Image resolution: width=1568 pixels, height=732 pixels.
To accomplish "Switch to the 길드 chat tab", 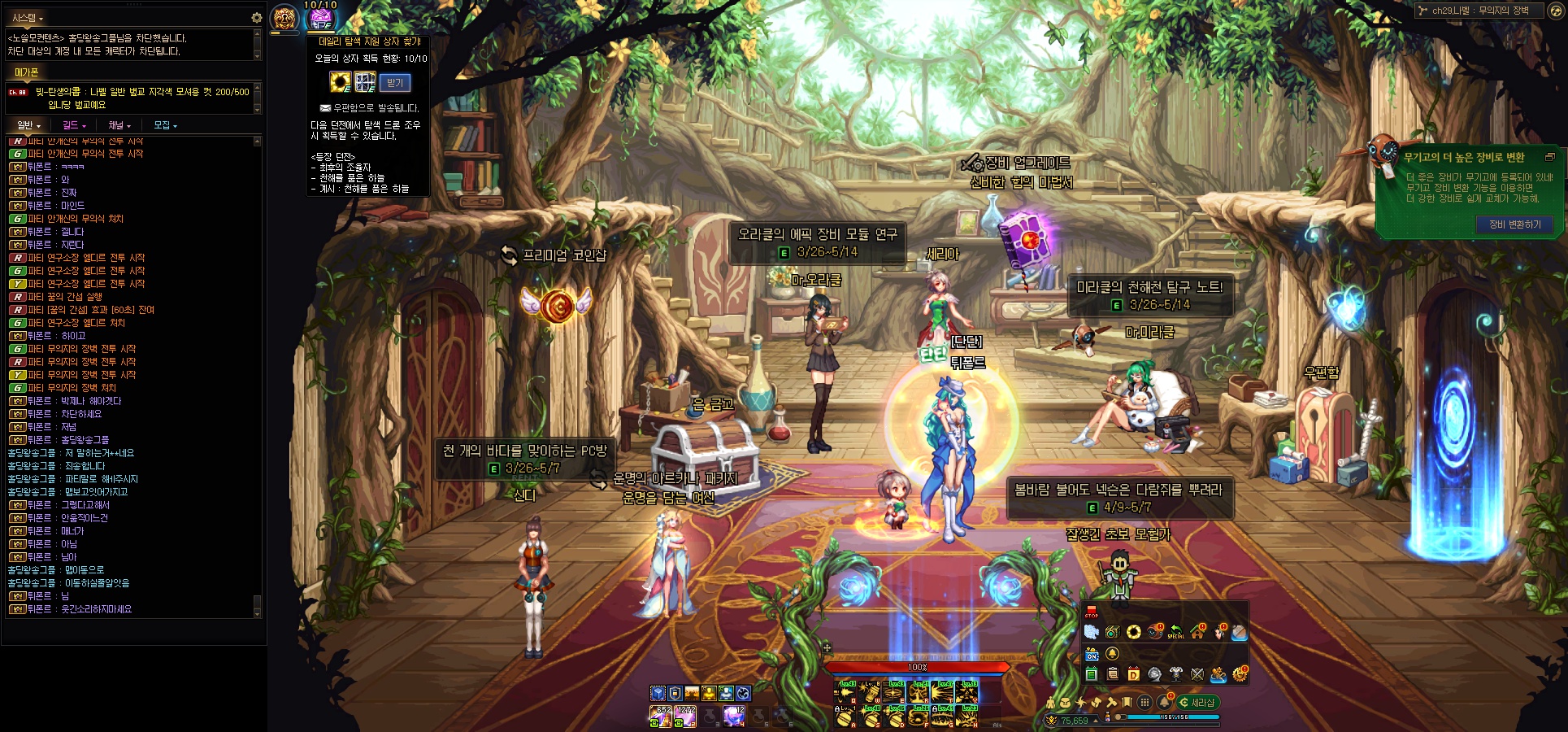I will pyautogui.click(x=73, y=125).
